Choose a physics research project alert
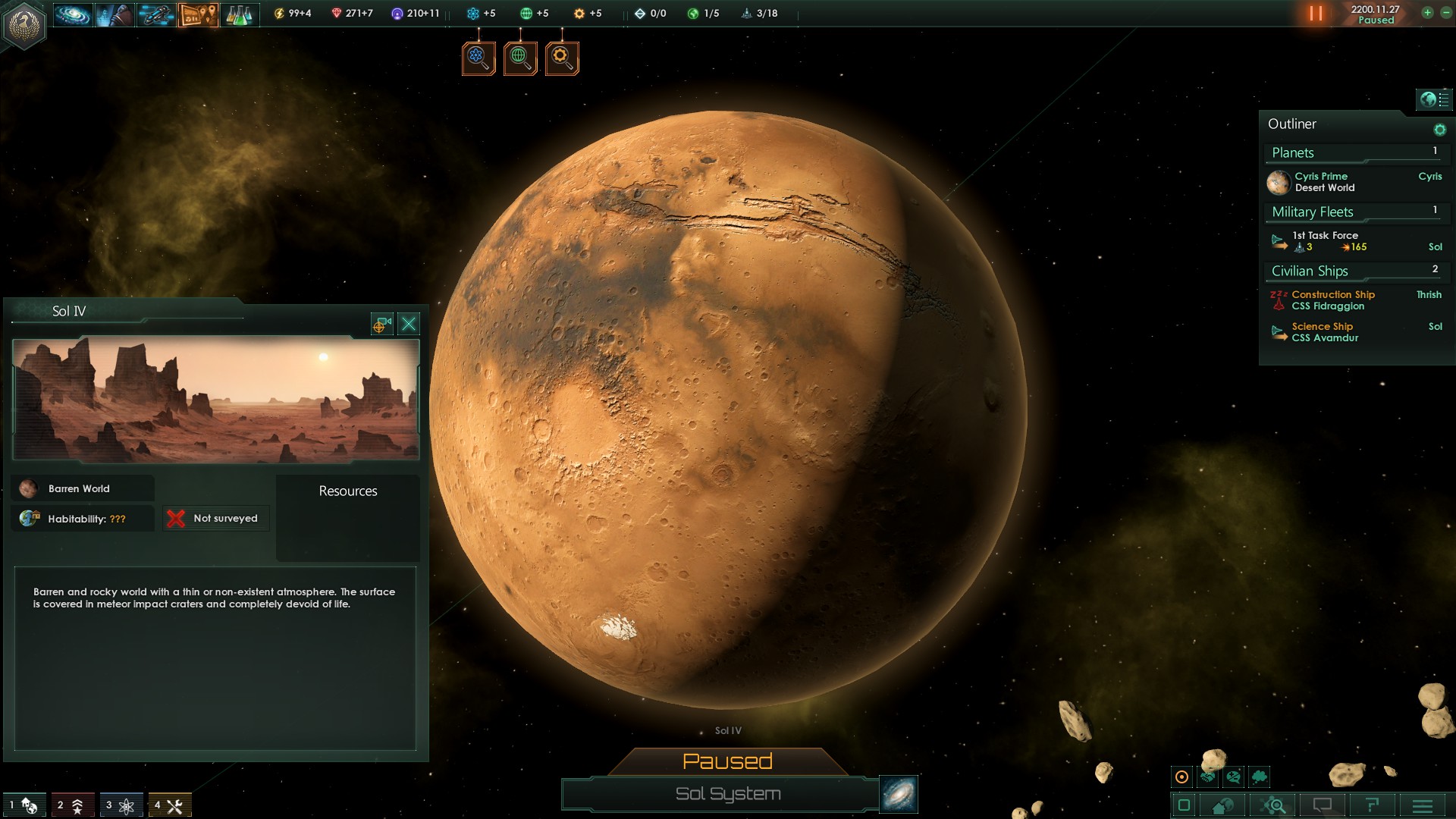1456x819 pixels. (479, 58)
